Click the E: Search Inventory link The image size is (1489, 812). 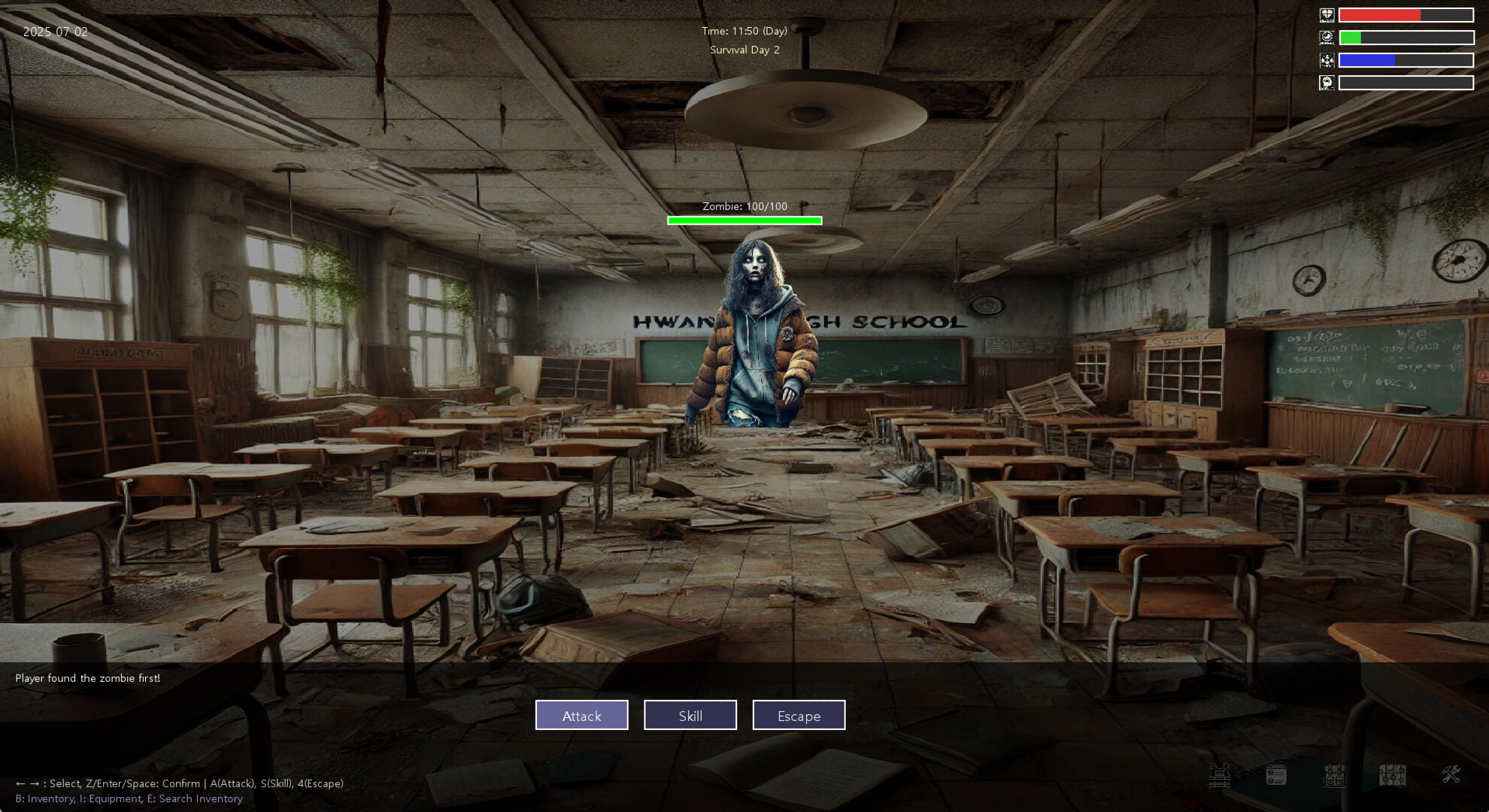pos(196,798)
